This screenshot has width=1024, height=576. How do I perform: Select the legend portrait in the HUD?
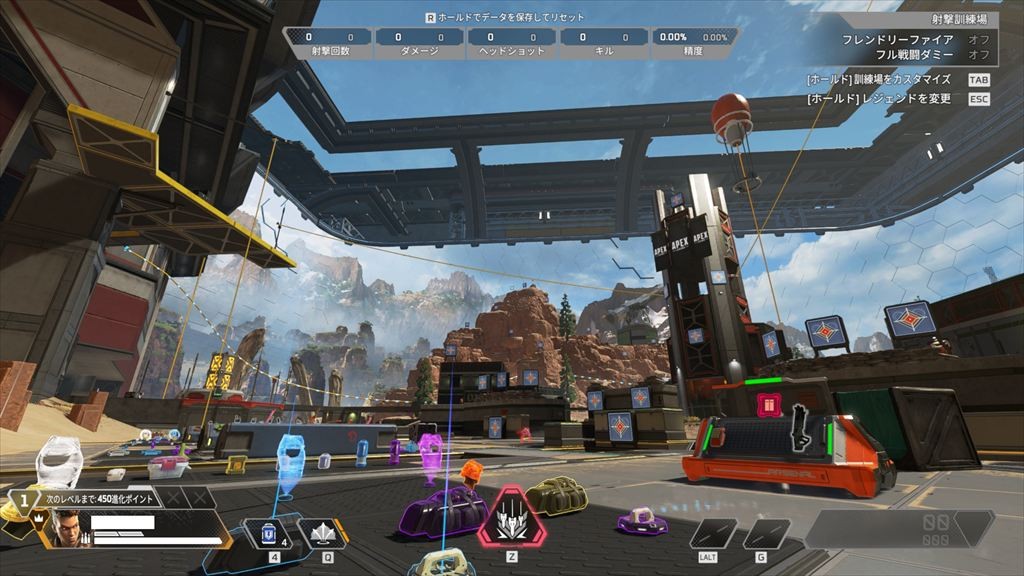[64, 528]
